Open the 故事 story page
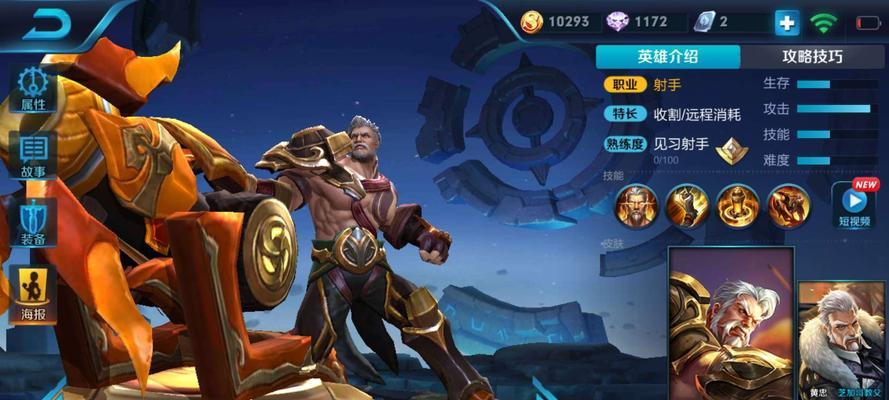 coord(33,155)
